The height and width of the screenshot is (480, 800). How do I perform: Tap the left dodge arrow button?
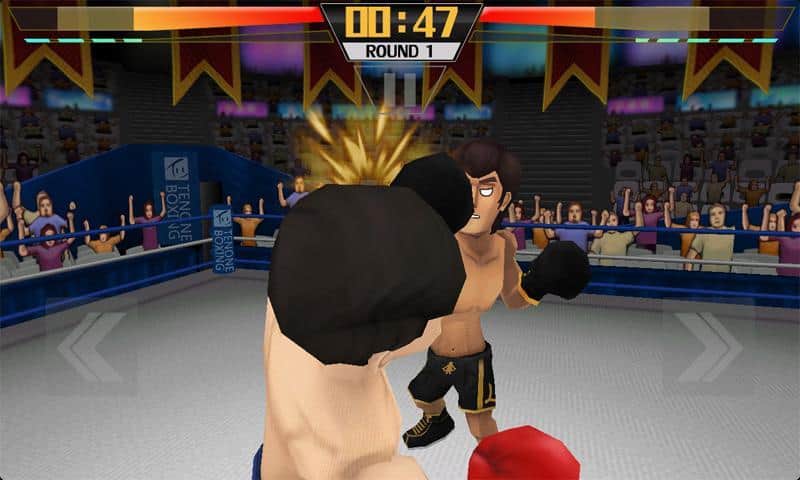91,346
